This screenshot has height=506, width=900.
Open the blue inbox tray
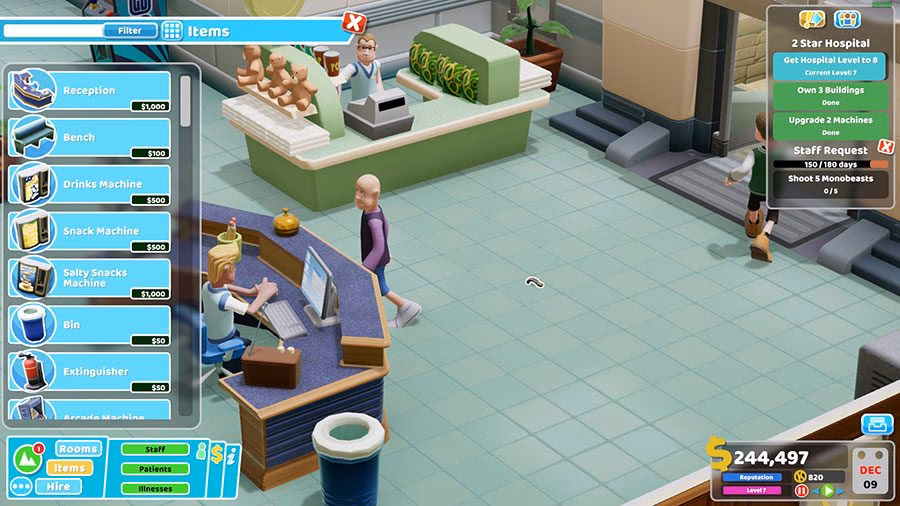coord(877,424)
